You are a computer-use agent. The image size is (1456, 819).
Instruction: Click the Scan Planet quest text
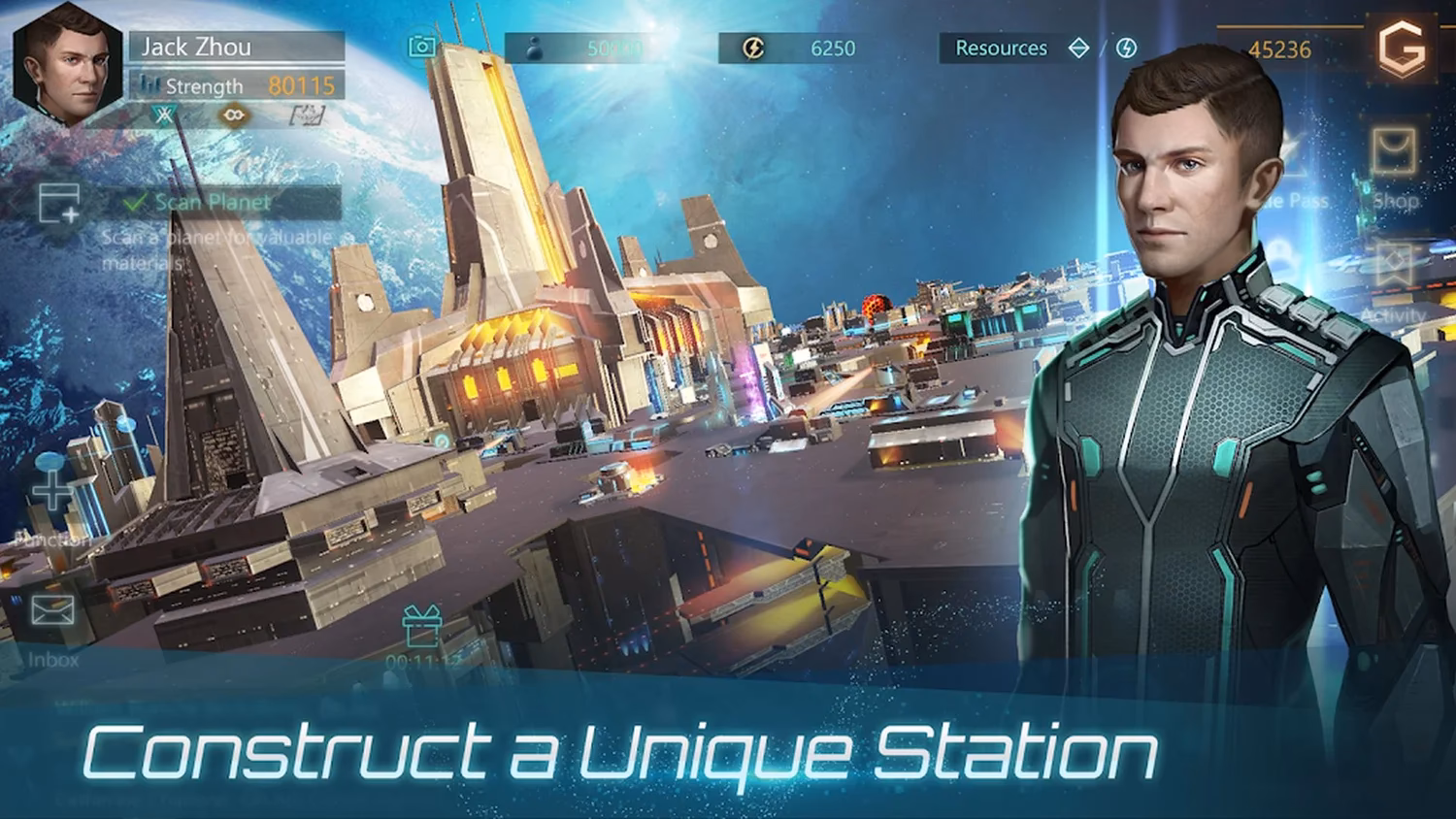(x=212, y=202)
